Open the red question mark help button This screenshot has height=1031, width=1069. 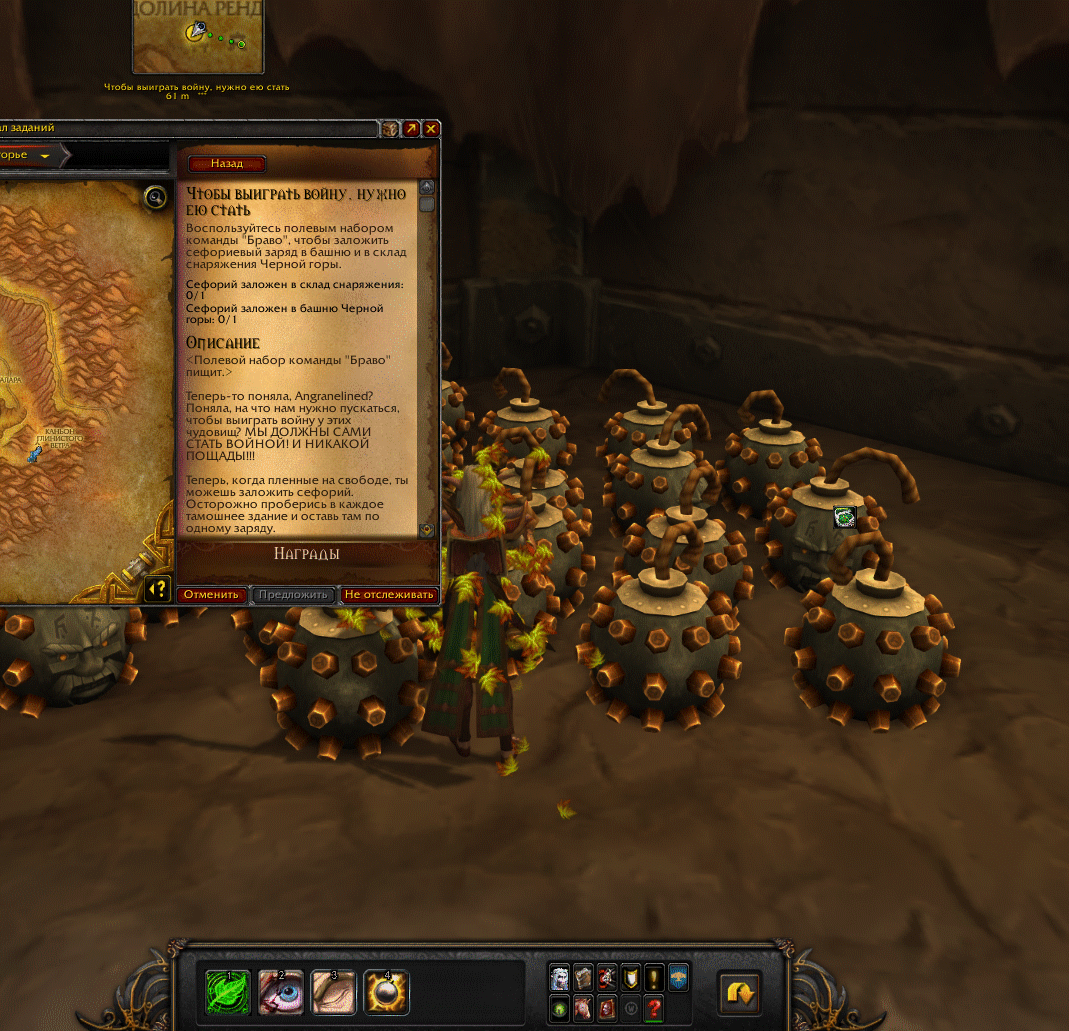tap(655, 1008)
